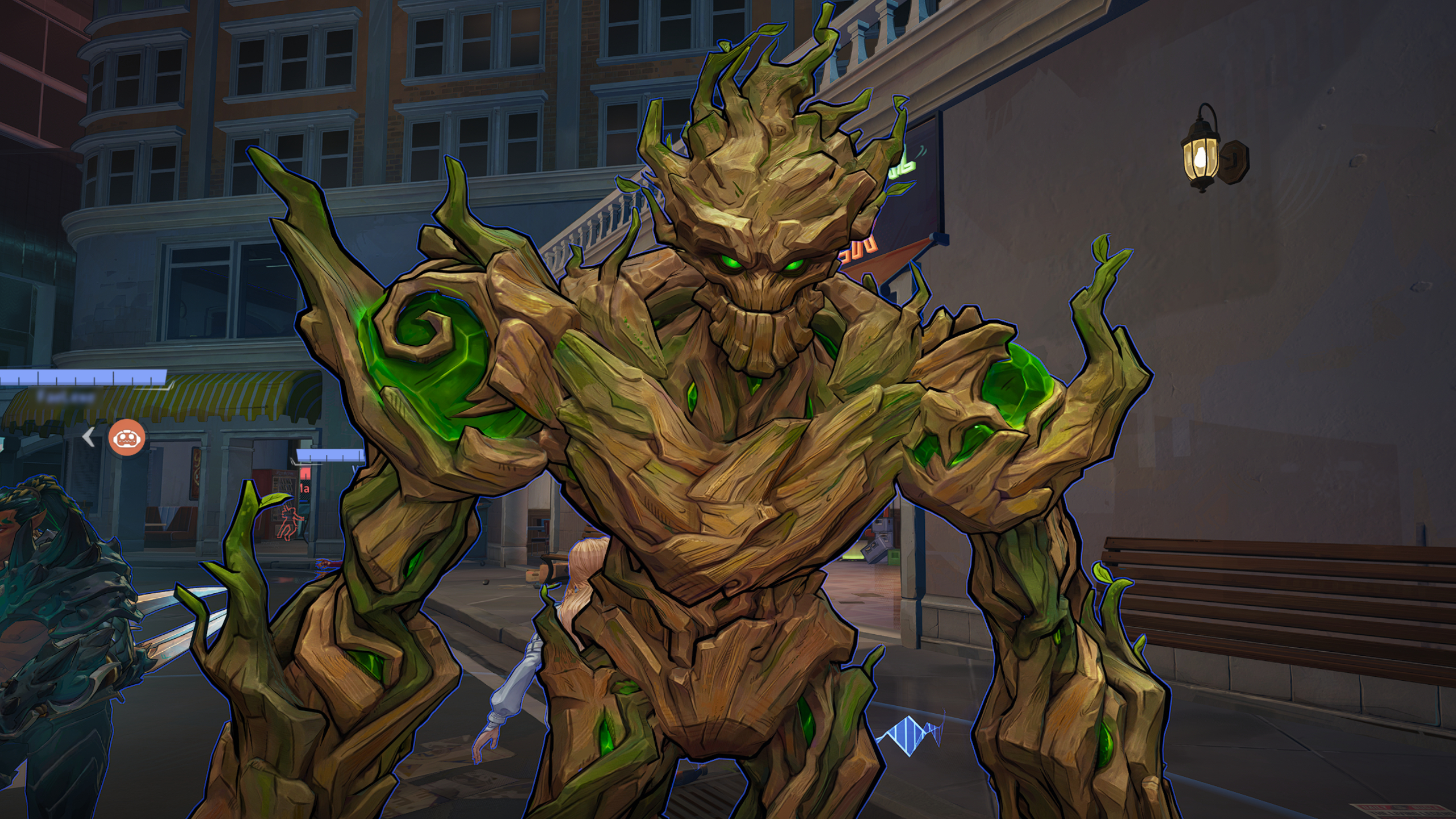Click the segmented blue bar under the nameplate

80,375
